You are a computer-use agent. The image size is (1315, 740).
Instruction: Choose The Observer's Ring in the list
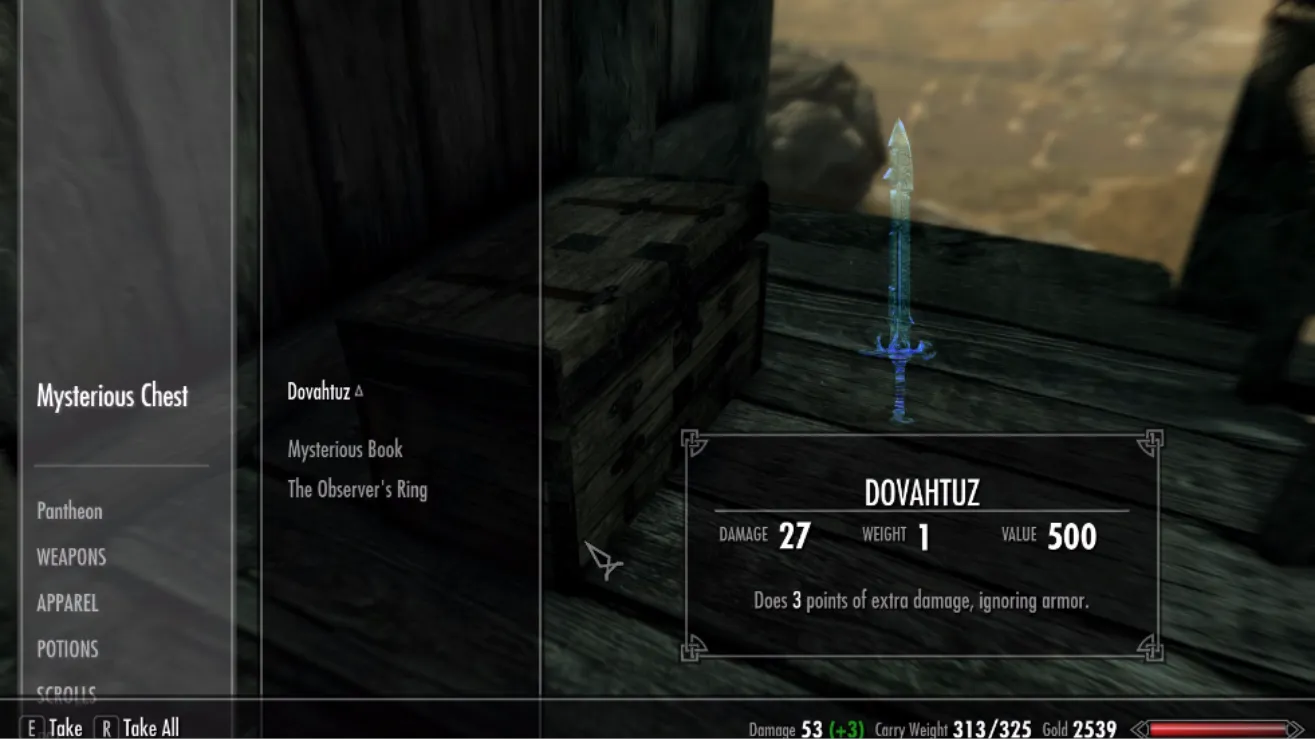click(357, 490)
